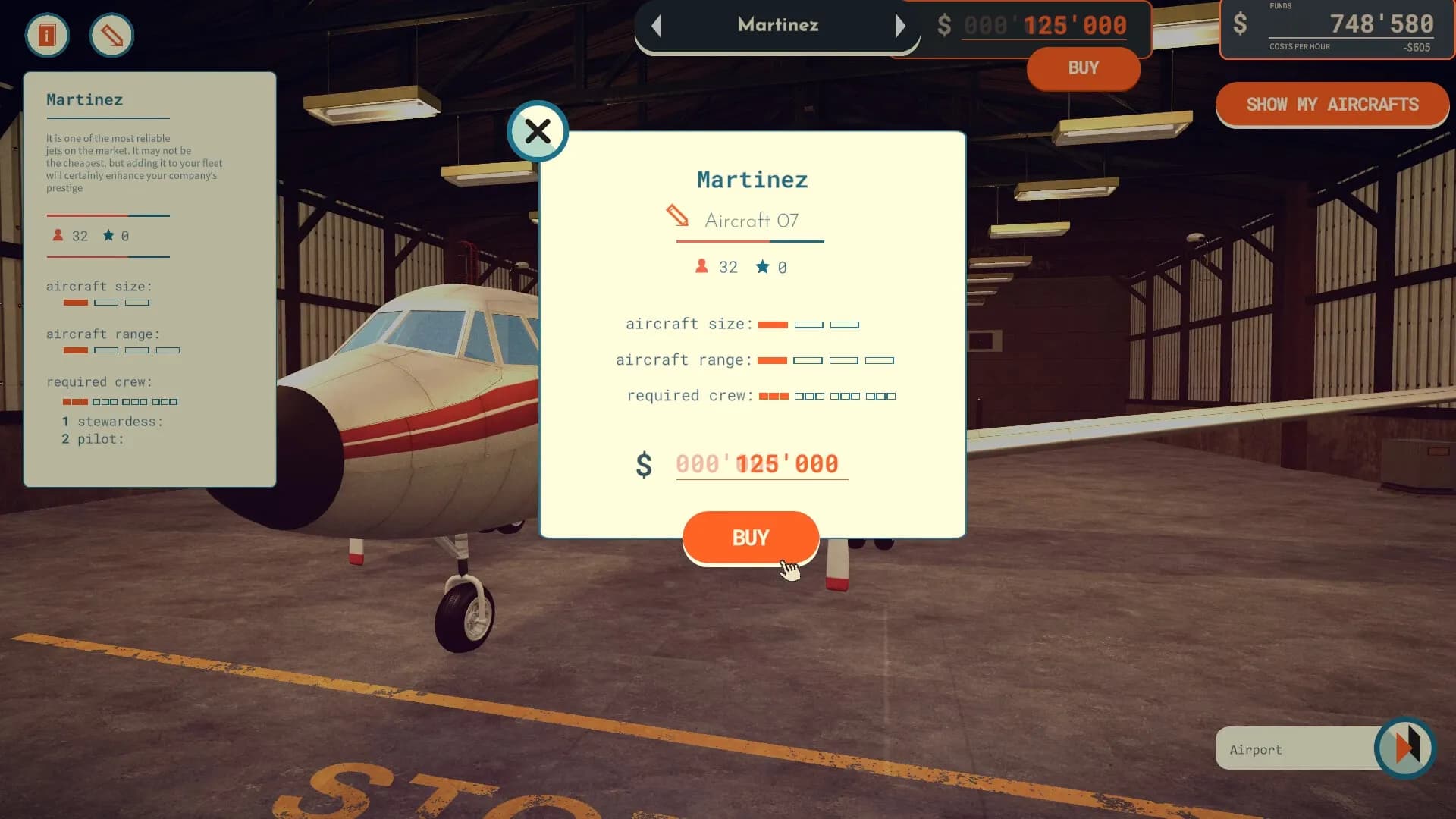Rename aircraft using the pencil icon in dialog

677,216
